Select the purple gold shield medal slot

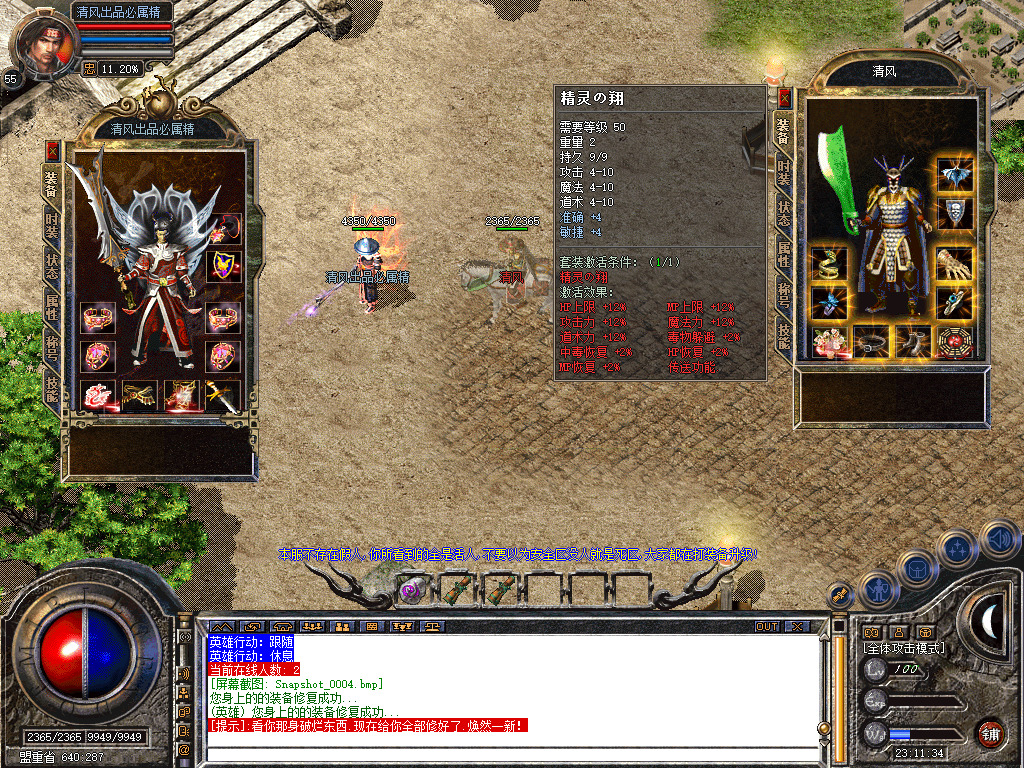click(224, 265)
